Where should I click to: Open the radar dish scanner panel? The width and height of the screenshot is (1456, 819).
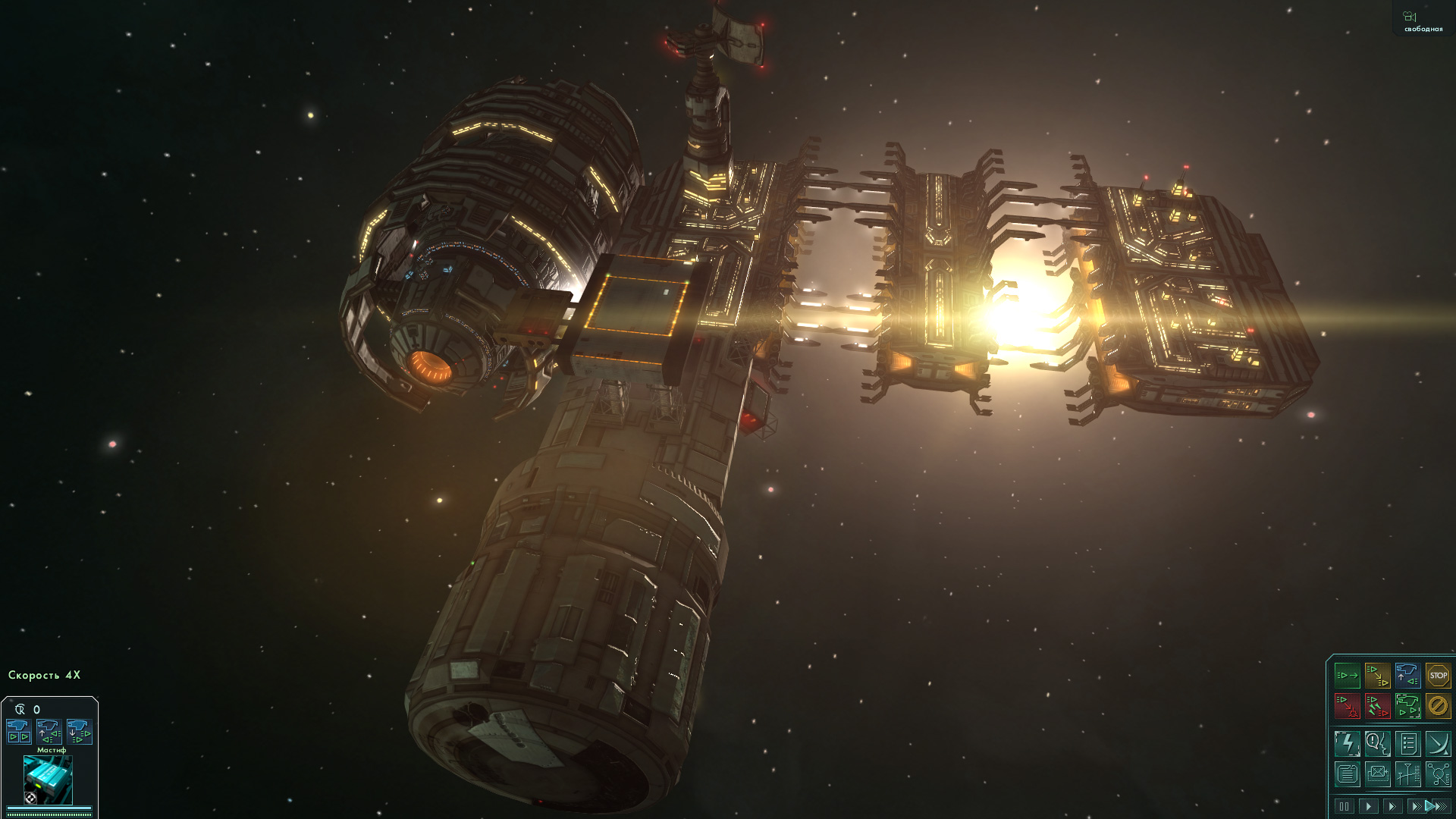[x=1438, y=744]
